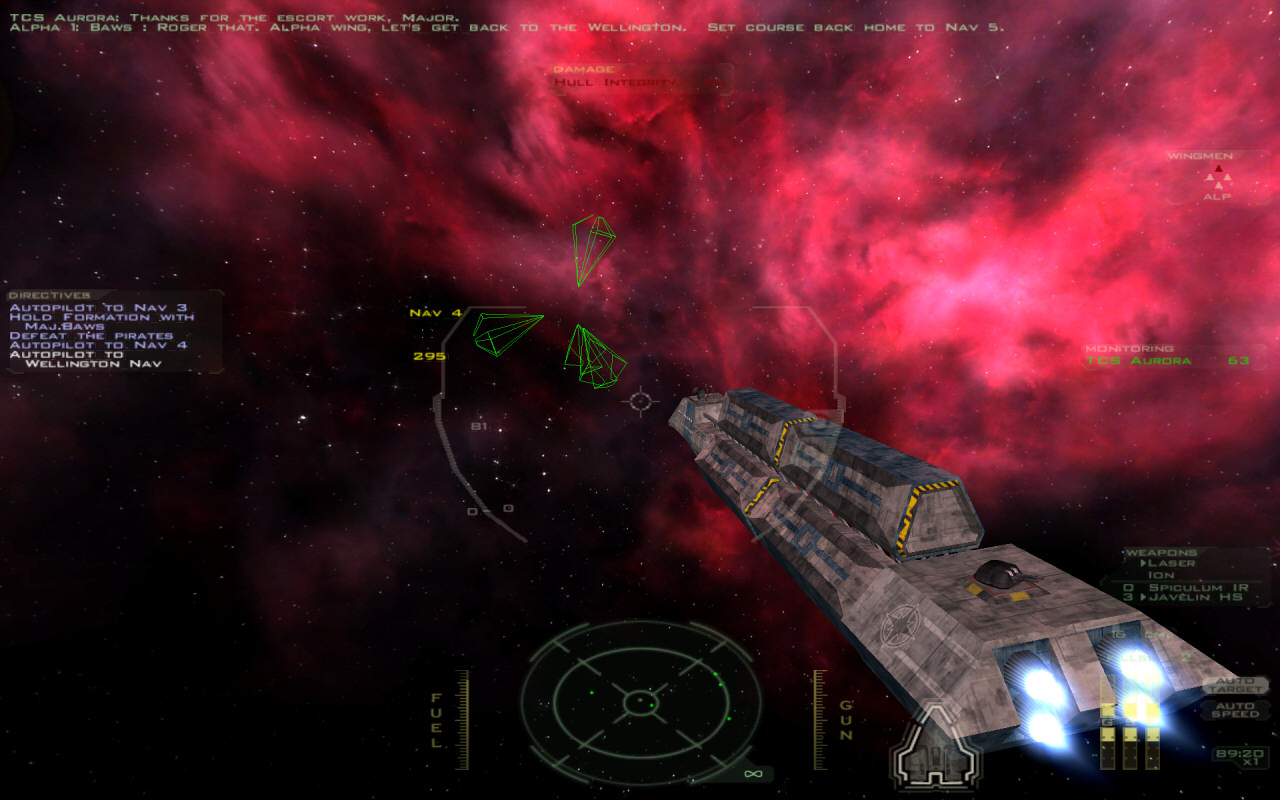Select the ship shield status icon

936,745
